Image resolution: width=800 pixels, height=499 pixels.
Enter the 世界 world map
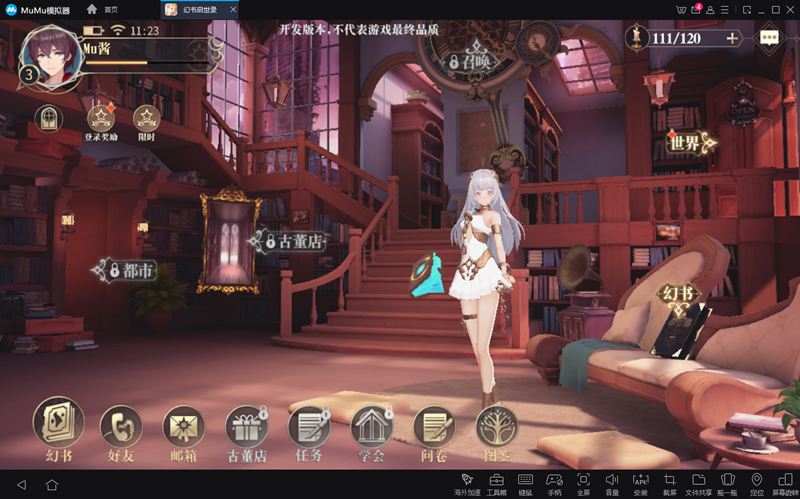[687, 143]
